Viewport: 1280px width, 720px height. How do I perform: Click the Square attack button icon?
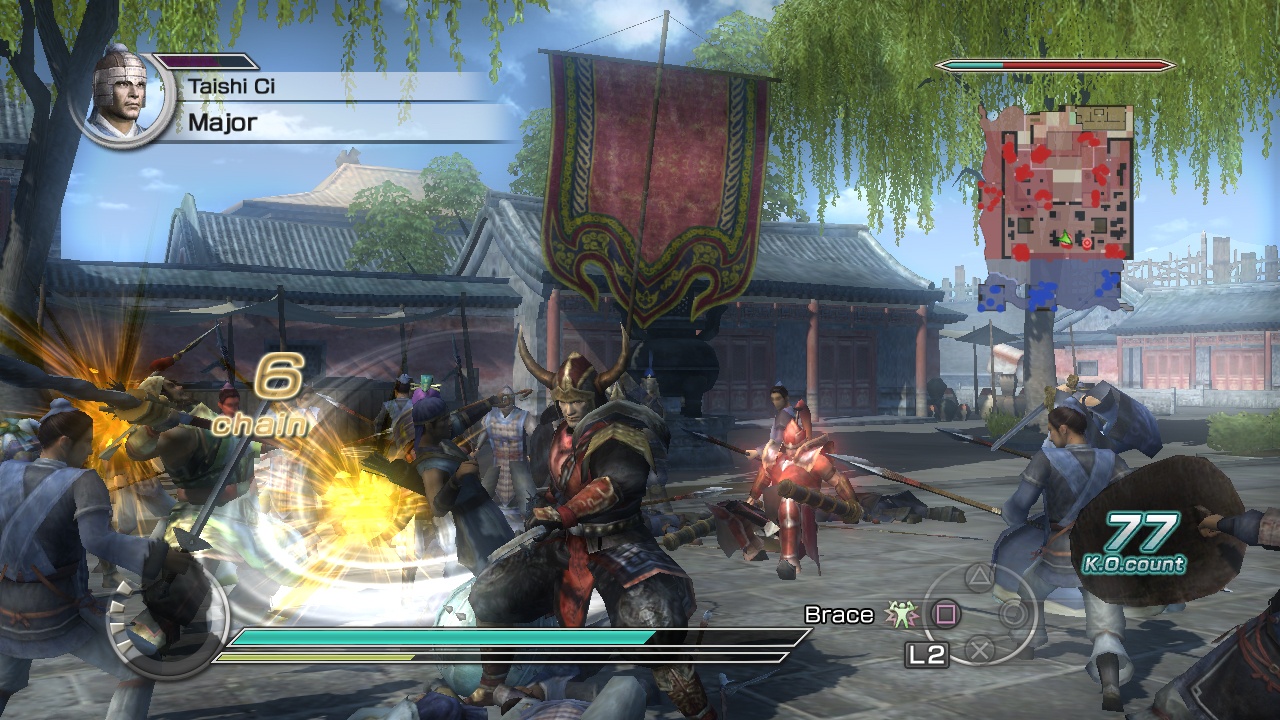pos(947,615)
